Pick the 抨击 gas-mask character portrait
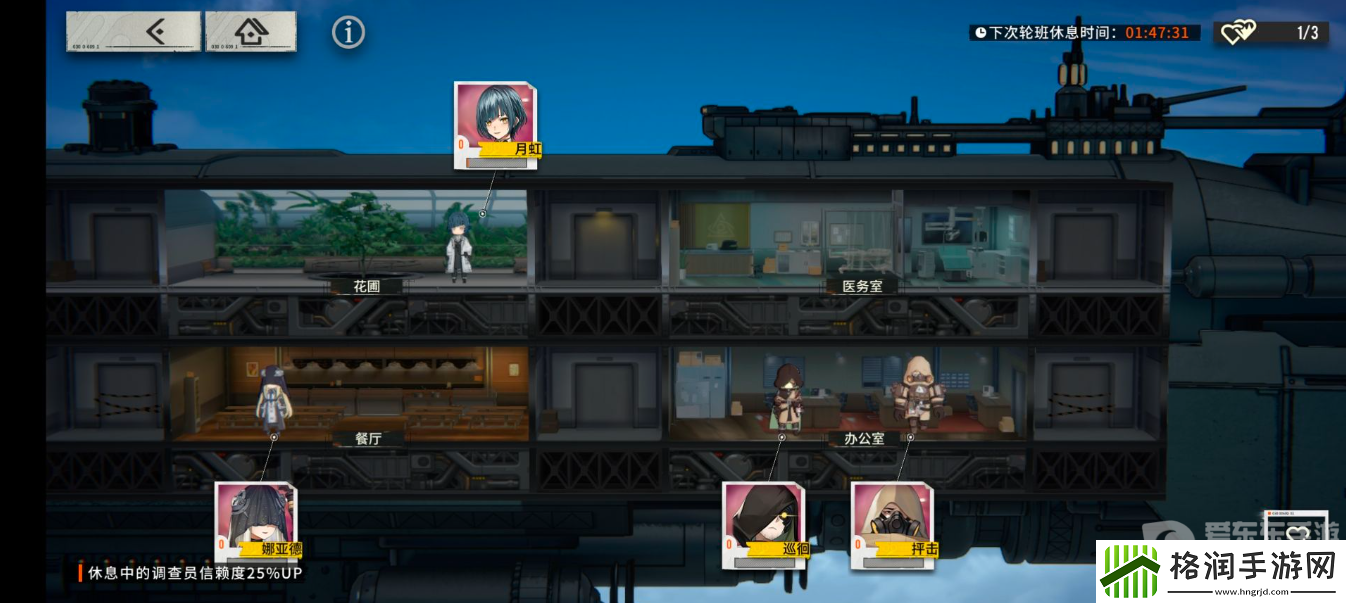1346x603 pixels. click(892, 521)
